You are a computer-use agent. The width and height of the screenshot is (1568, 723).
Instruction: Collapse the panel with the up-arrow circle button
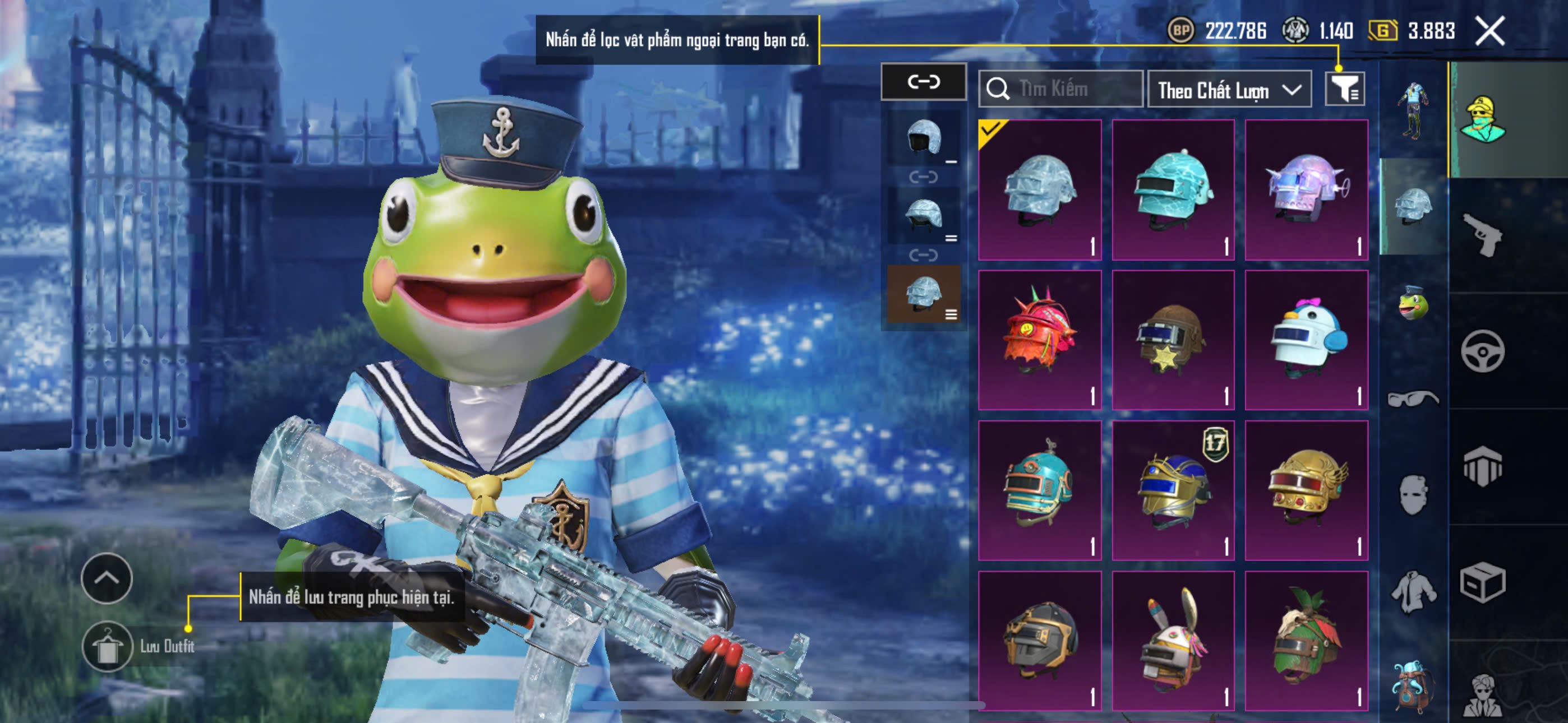107,578
